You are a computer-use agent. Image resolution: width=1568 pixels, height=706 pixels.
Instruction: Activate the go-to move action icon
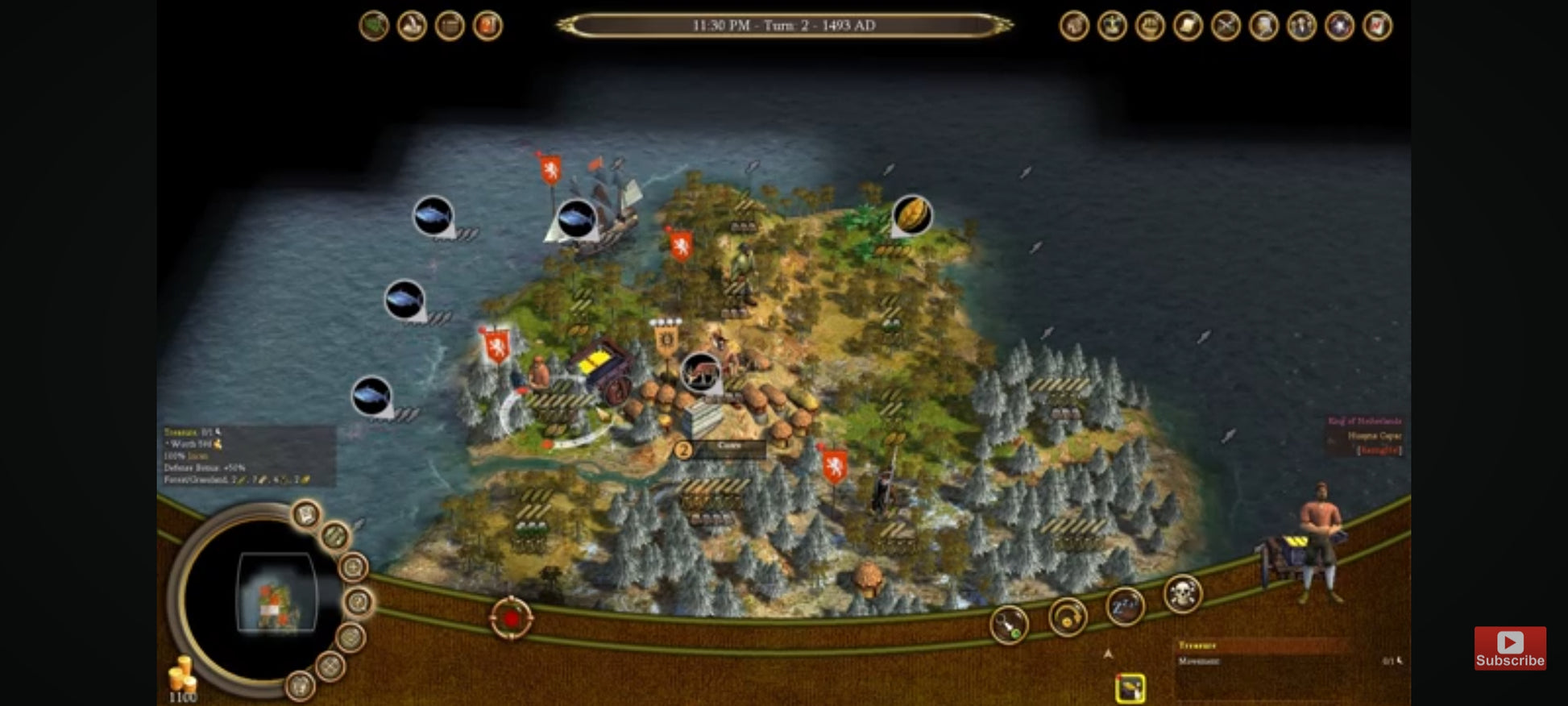pyautogui.click(x=1009, y=625)
